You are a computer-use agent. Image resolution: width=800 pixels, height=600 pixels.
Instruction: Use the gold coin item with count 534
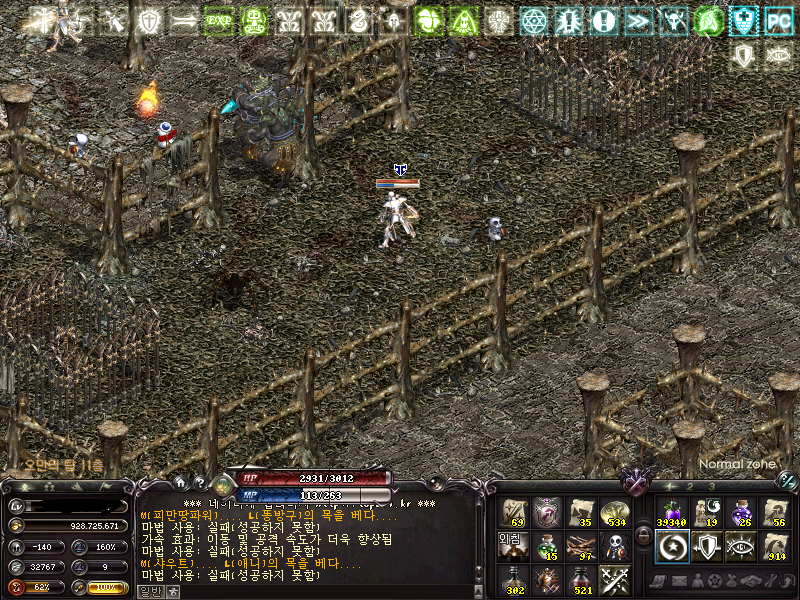click(x=614, y=513)
